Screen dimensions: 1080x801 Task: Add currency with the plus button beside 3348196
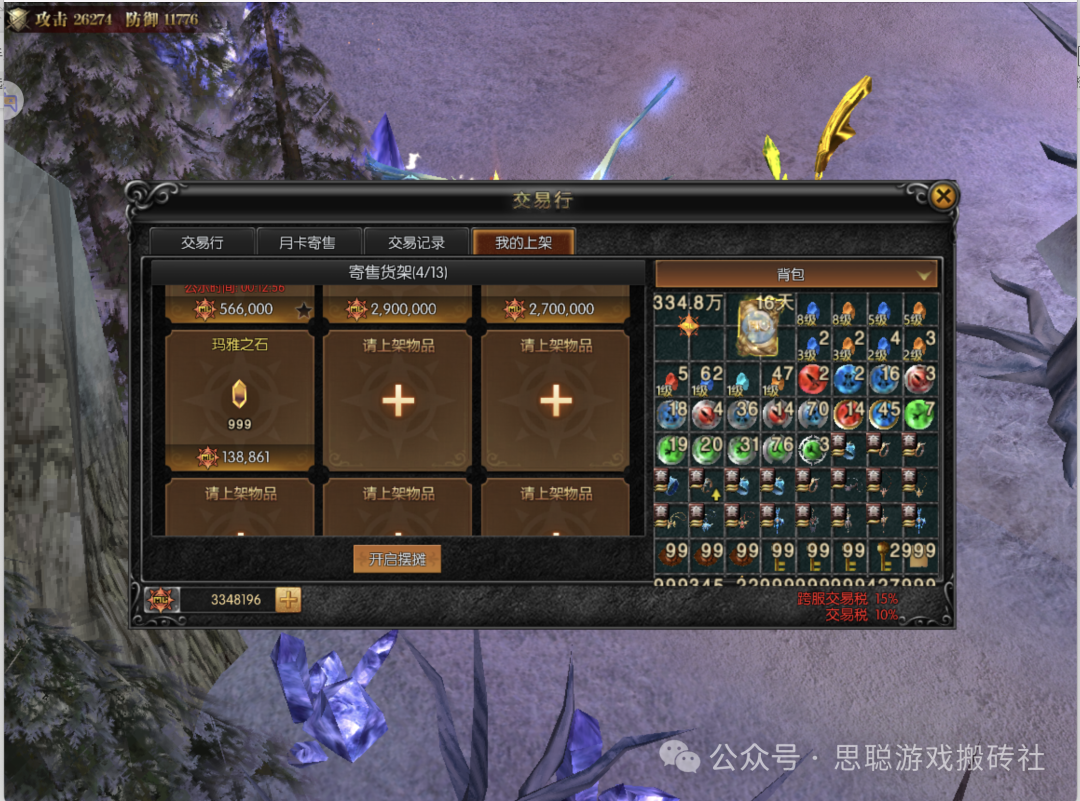tap(288, 600)
